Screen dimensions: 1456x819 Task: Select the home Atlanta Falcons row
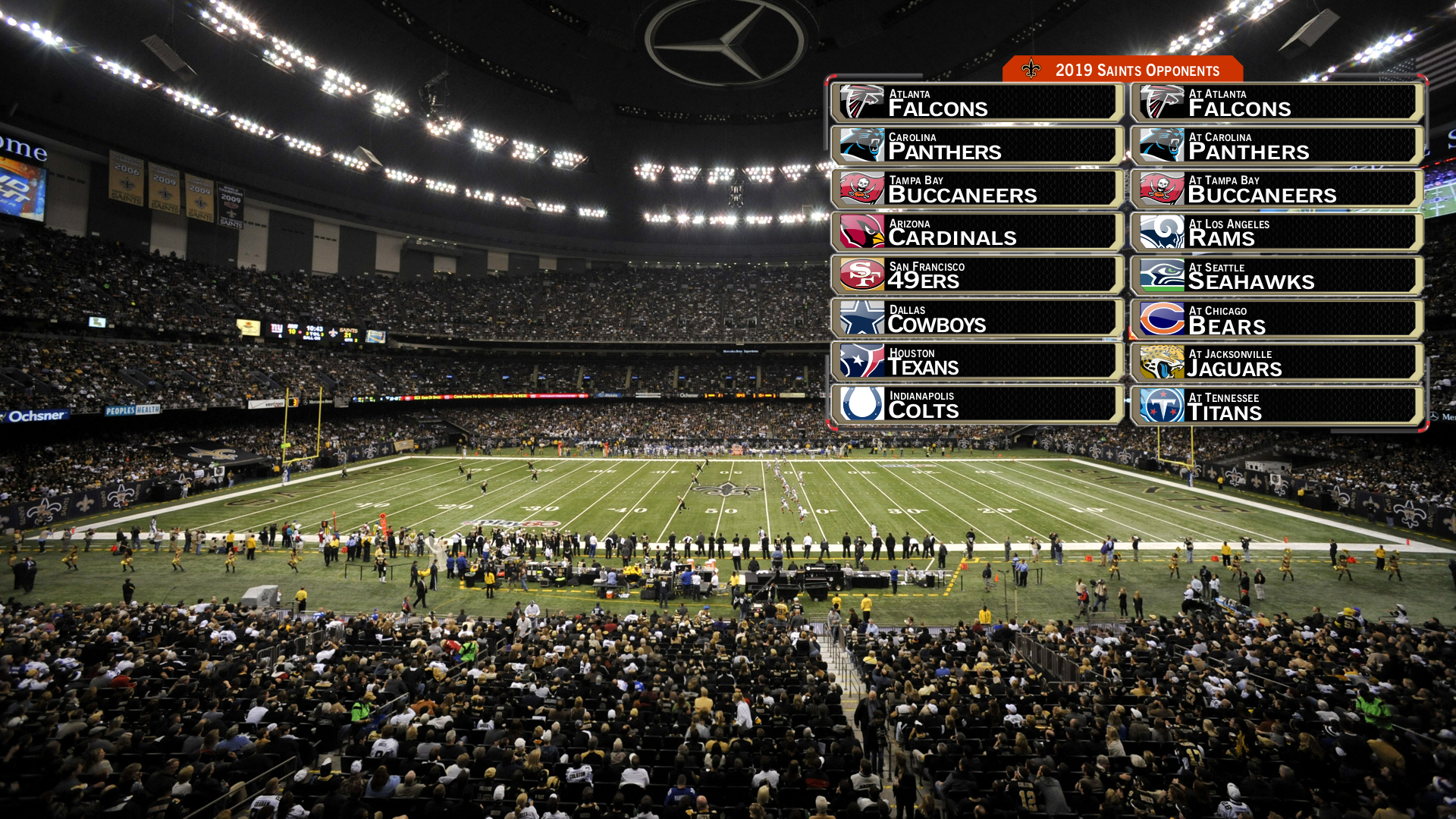point(977,102)
